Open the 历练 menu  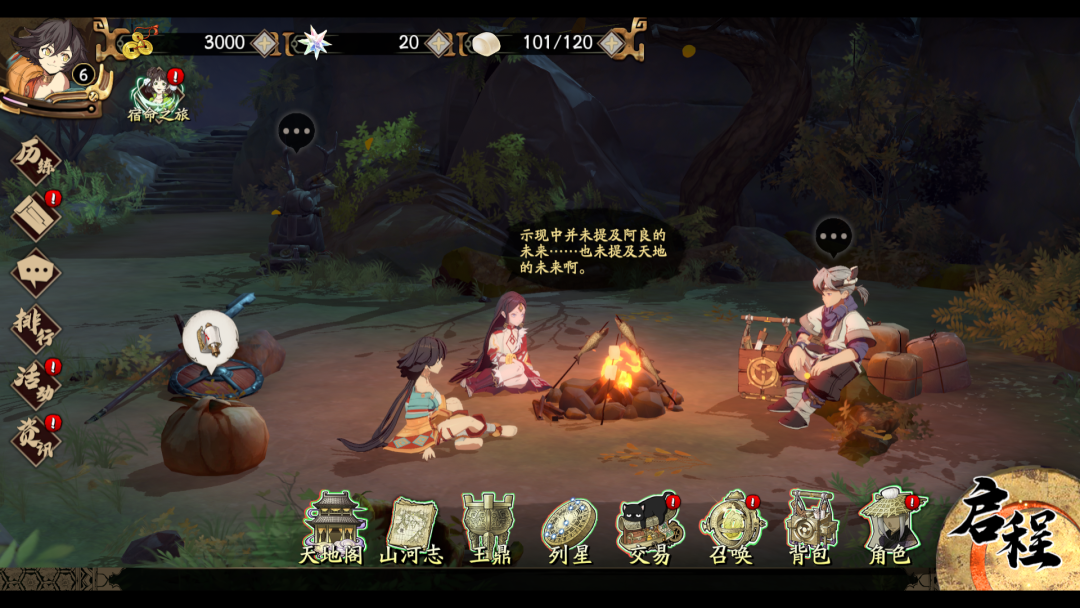36,160
